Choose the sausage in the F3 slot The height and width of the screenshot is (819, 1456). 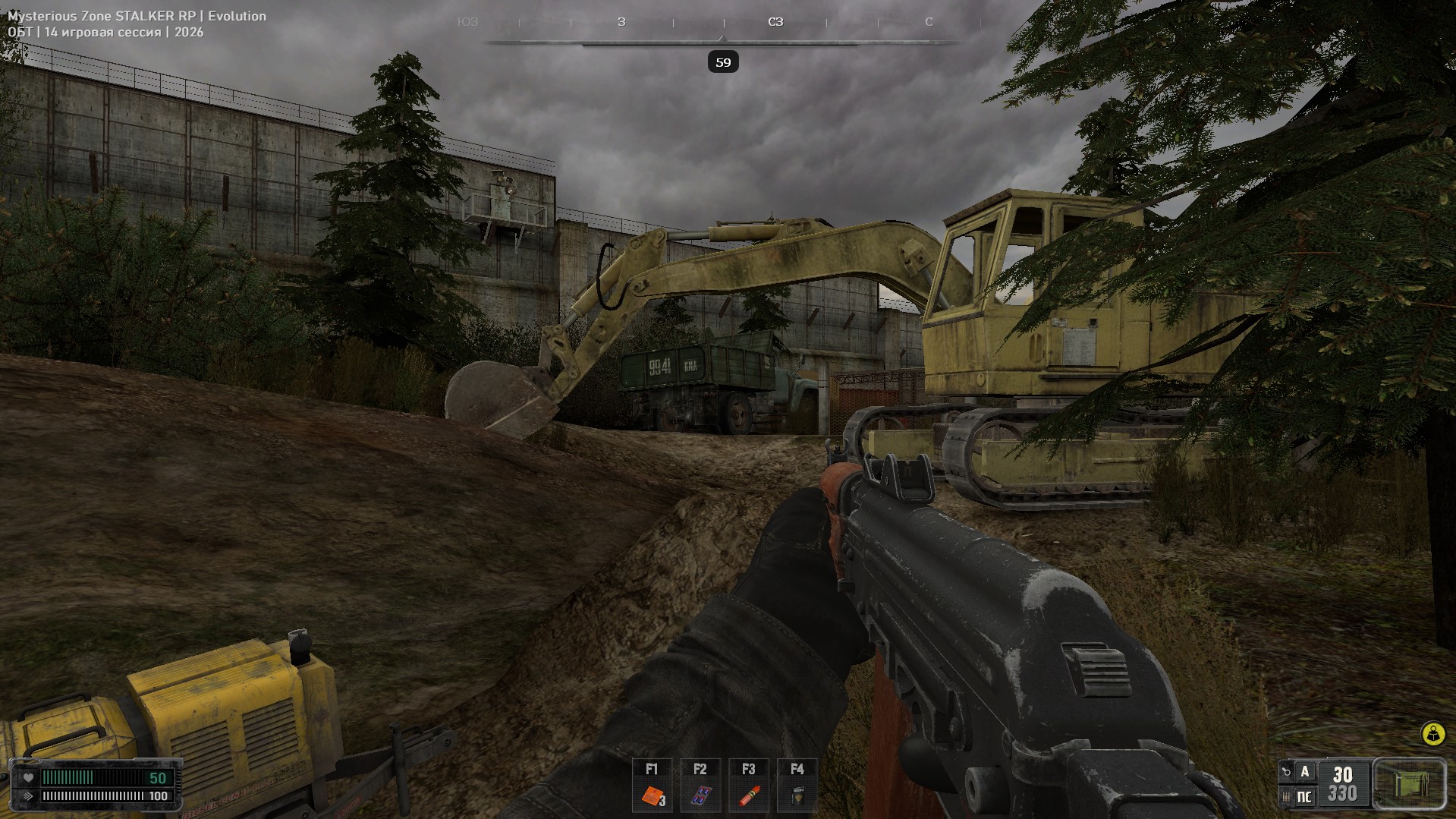point(749,795)
